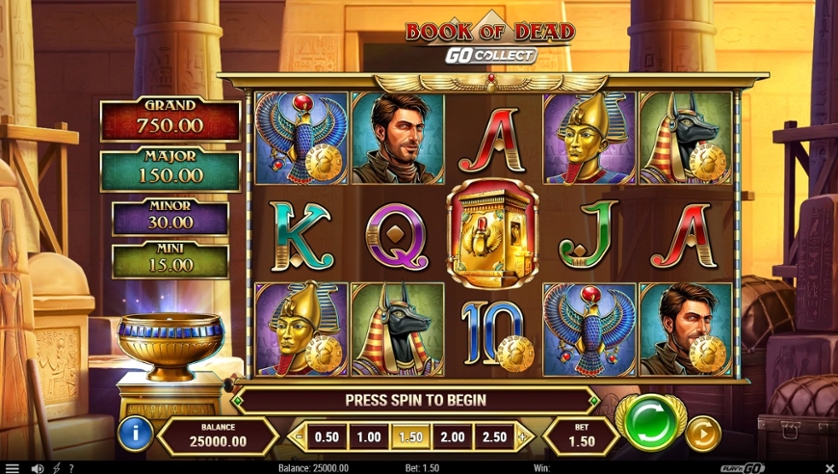Open the hamburger menu in the bottom bar

[x=11, y=468]
